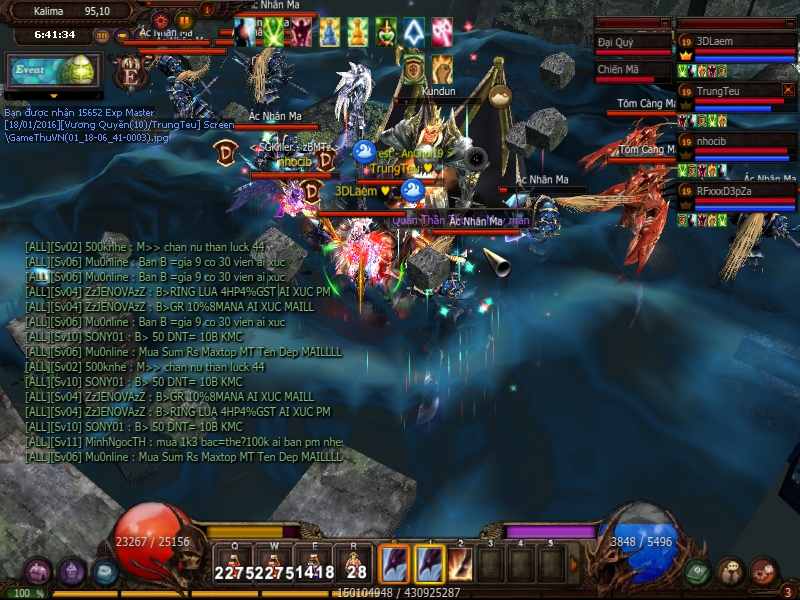This screenshot has height=600, width=800.
Task: Click the orange pause button
Action: tap(184, 19)
